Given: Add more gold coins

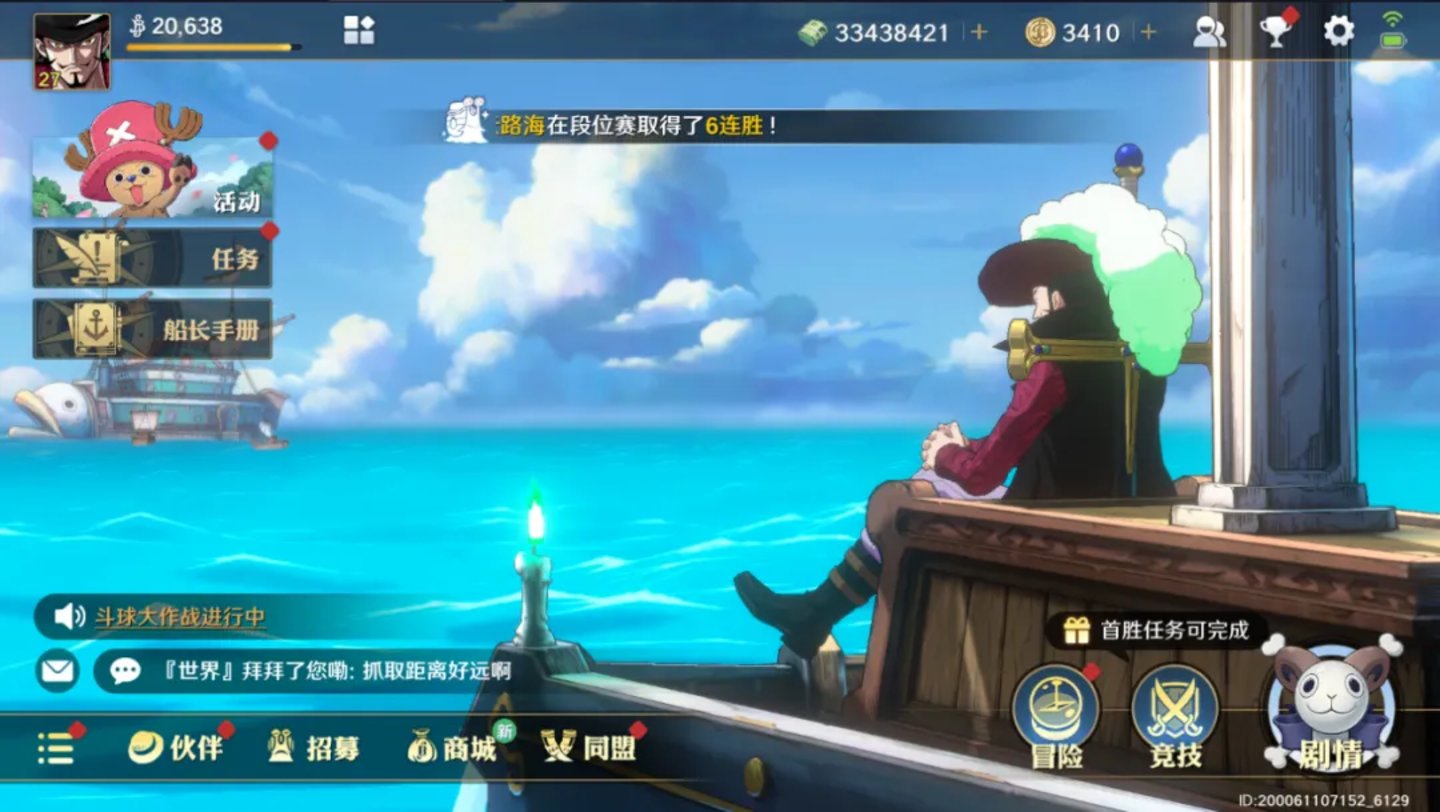Looking at the screenshot, I should pyautogui.click(x=1148, y=32).
